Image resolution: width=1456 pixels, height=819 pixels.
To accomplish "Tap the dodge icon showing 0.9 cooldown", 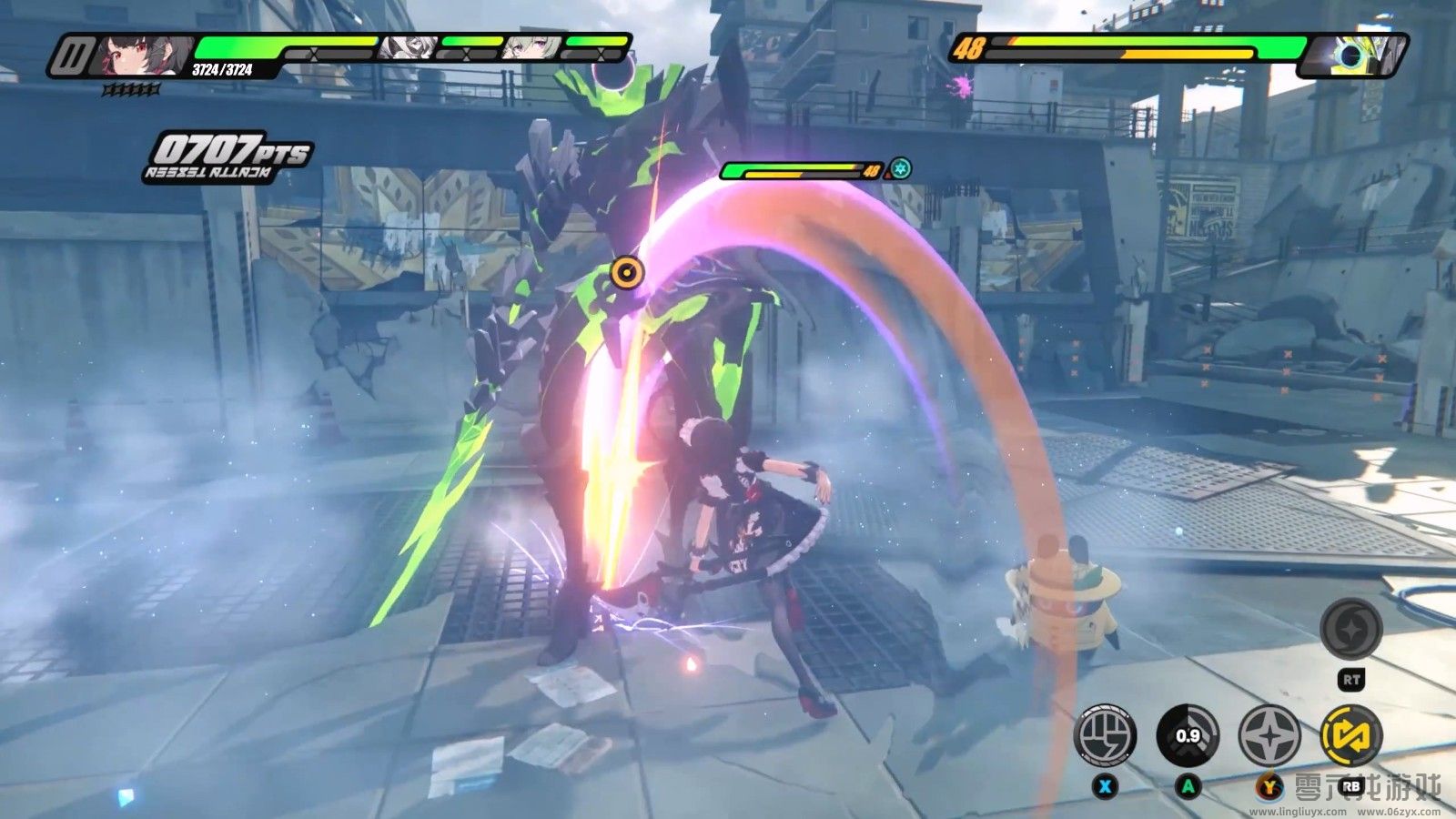I will (1188, 735).
